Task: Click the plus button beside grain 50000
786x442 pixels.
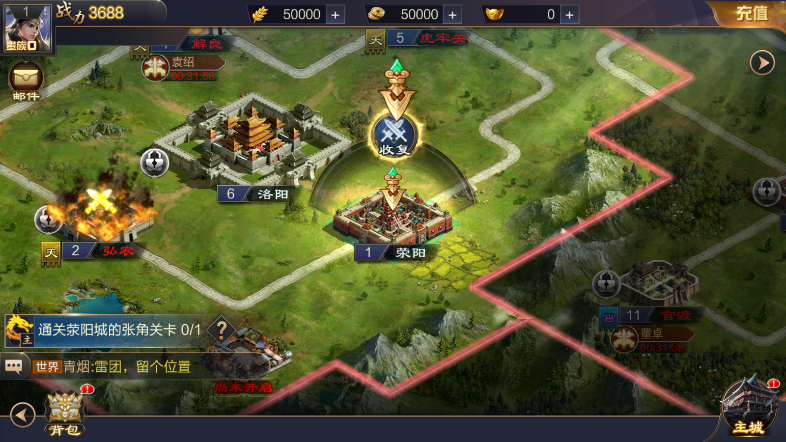Action: [x=335, y=14]
